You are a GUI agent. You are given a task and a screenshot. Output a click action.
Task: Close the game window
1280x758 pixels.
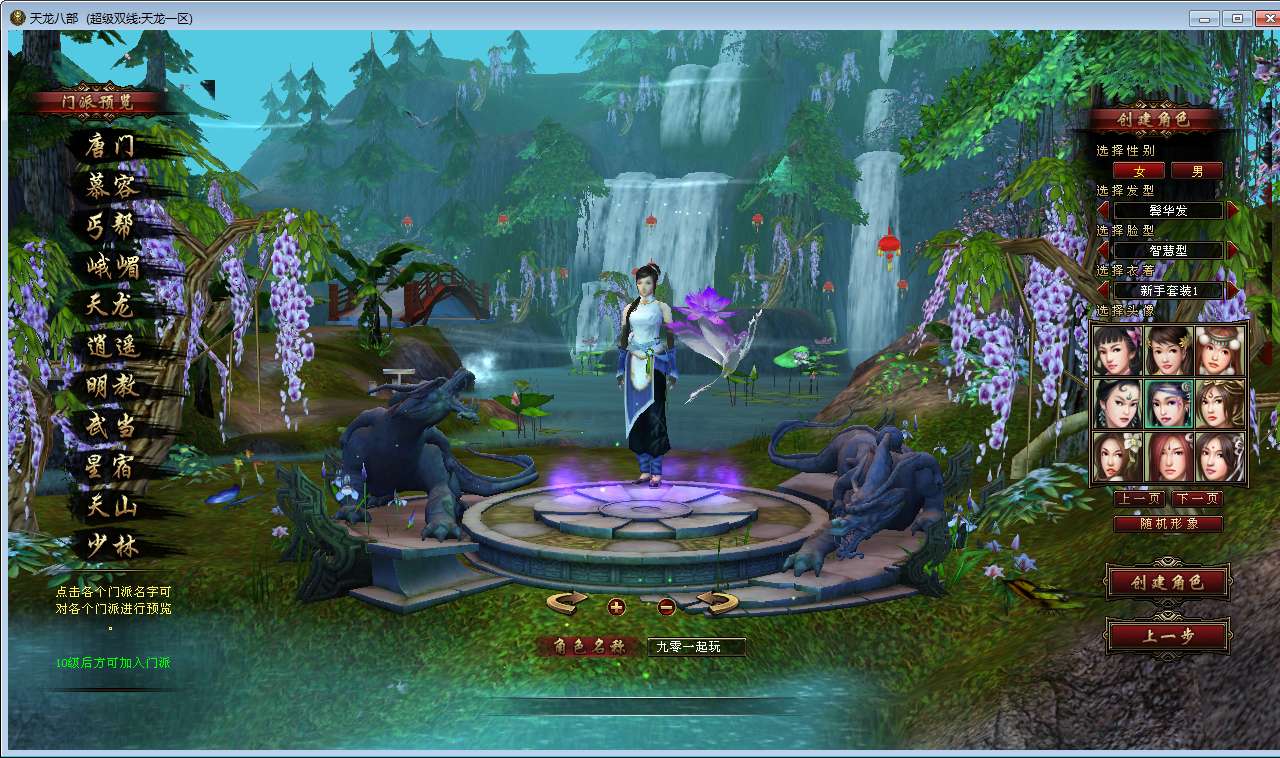tap(1263, 18)
